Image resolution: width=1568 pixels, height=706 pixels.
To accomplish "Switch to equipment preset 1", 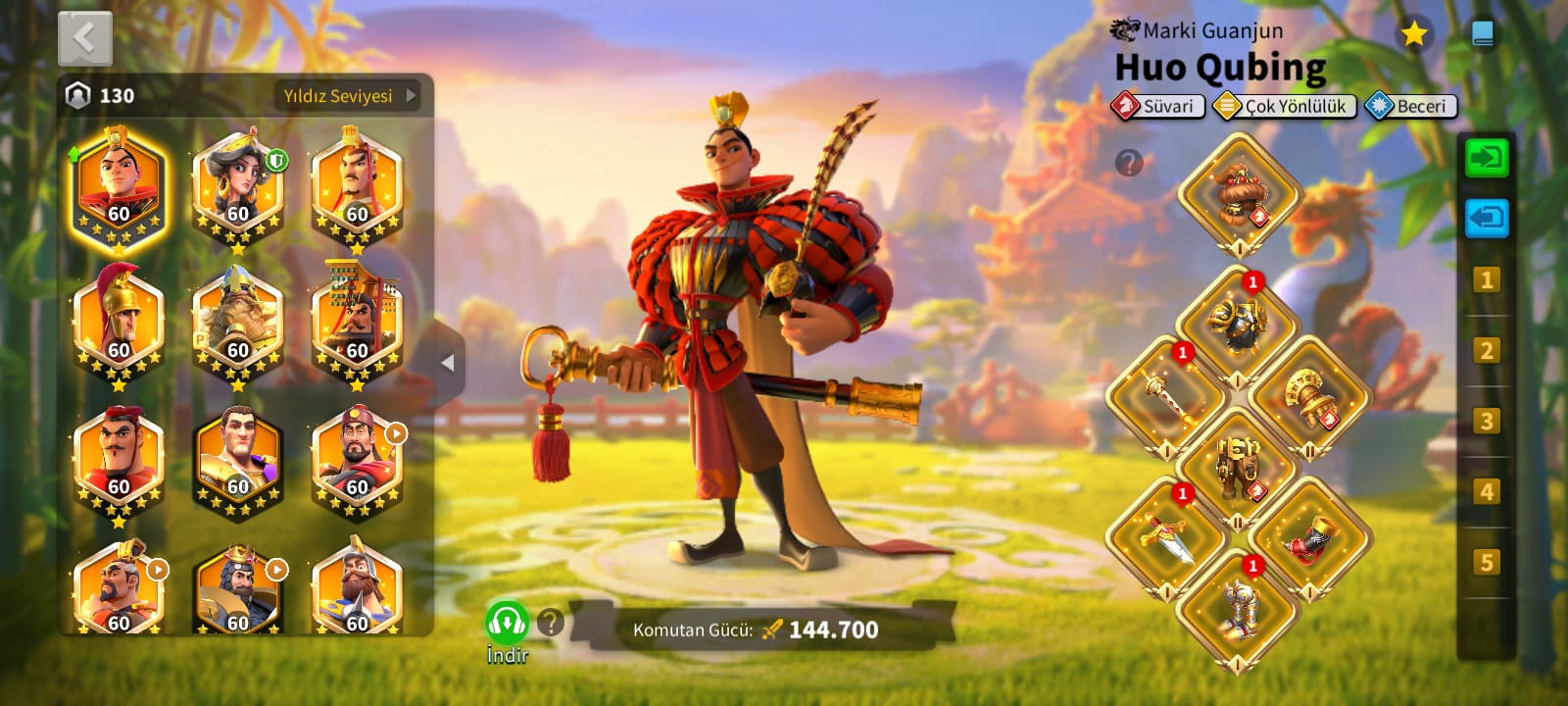I will pos(1486,281).
